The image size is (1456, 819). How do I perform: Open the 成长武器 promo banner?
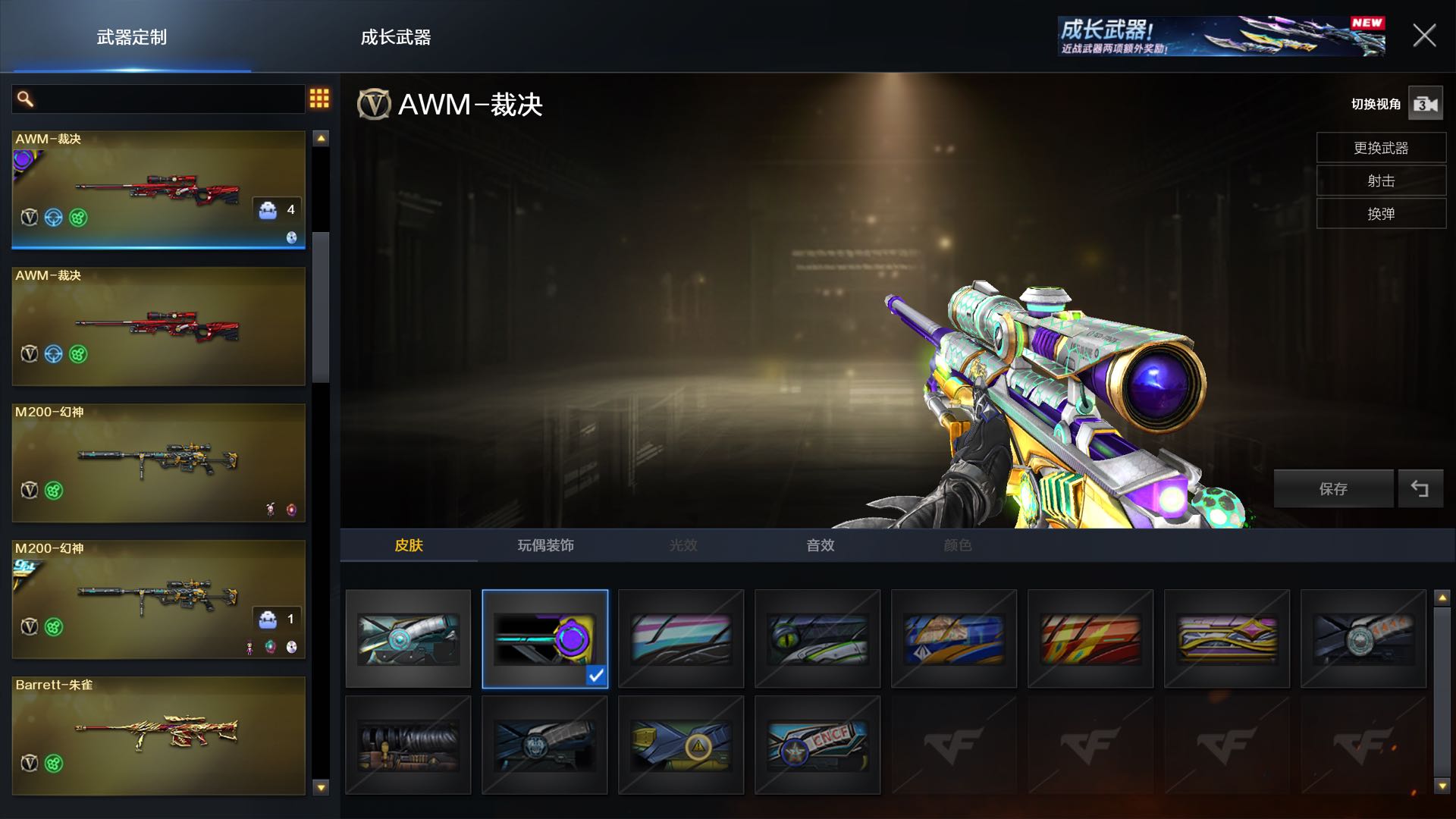coord(1221,36)
